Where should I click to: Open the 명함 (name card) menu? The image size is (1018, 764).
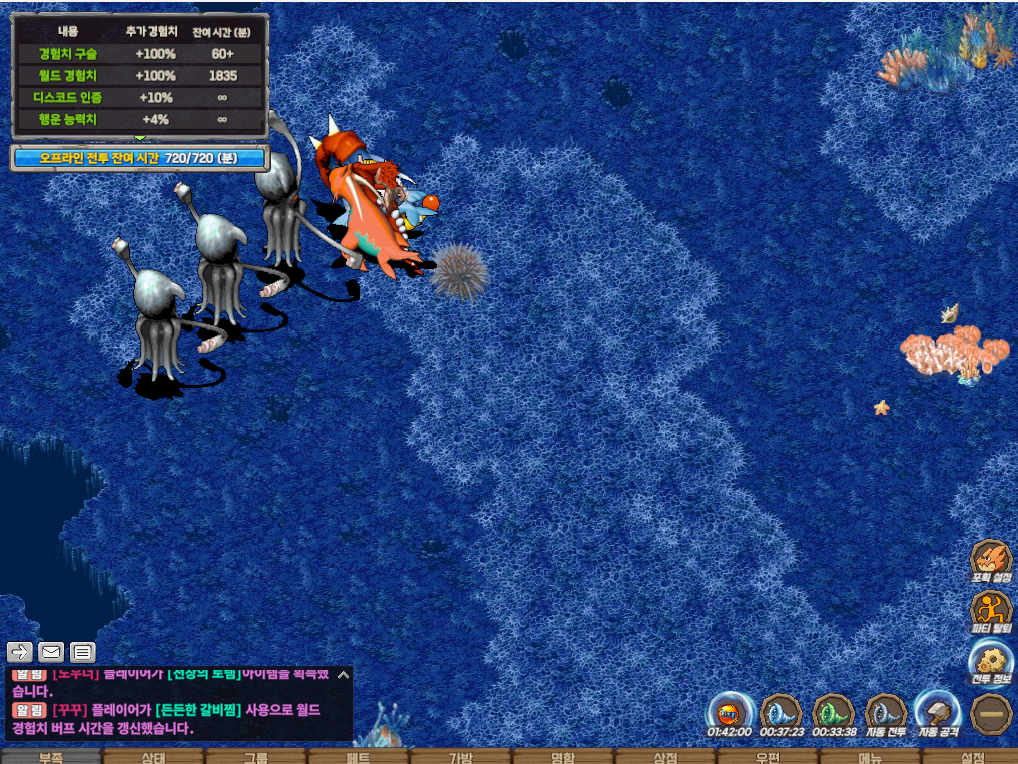coord(563,757)
